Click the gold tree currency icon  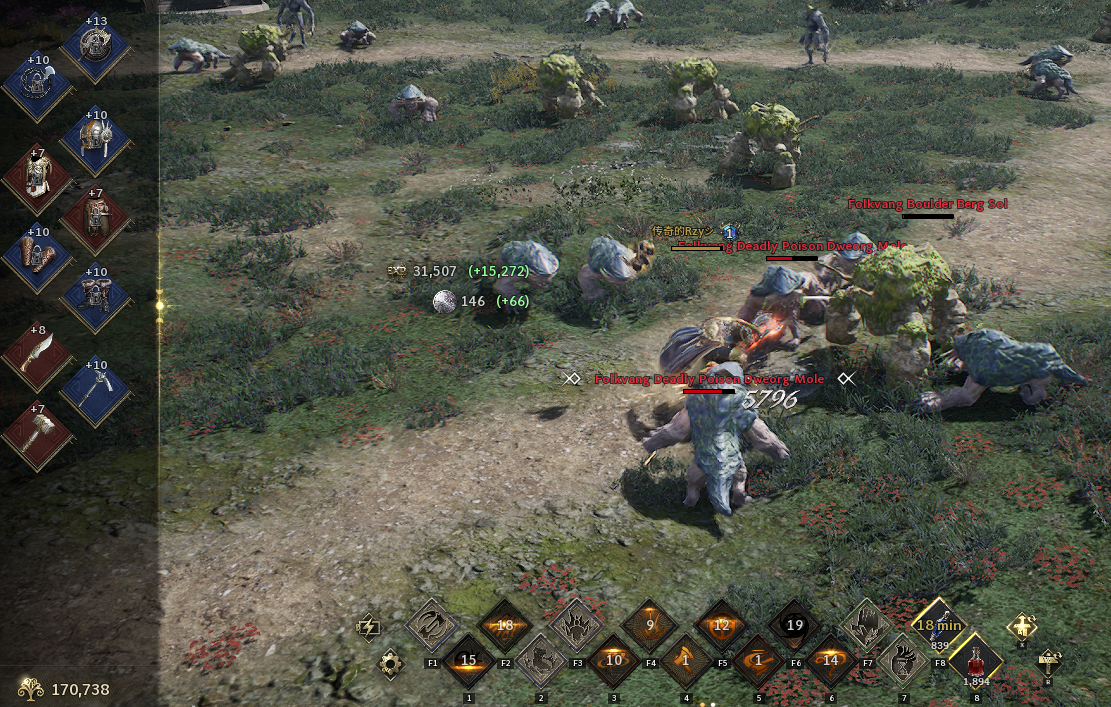(x=31, y=688)
